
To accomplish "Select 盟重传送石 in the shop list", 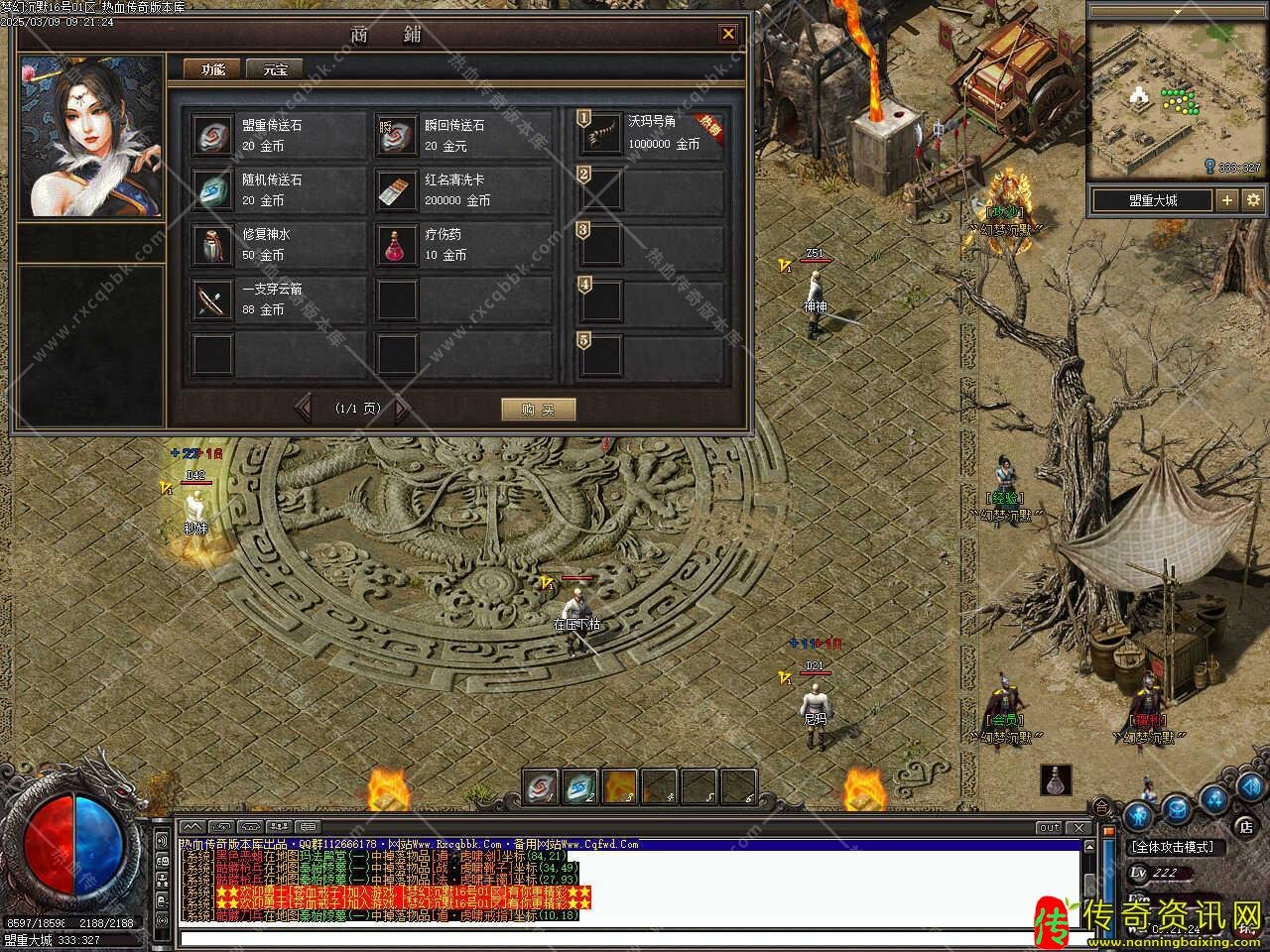I will 212,136.
